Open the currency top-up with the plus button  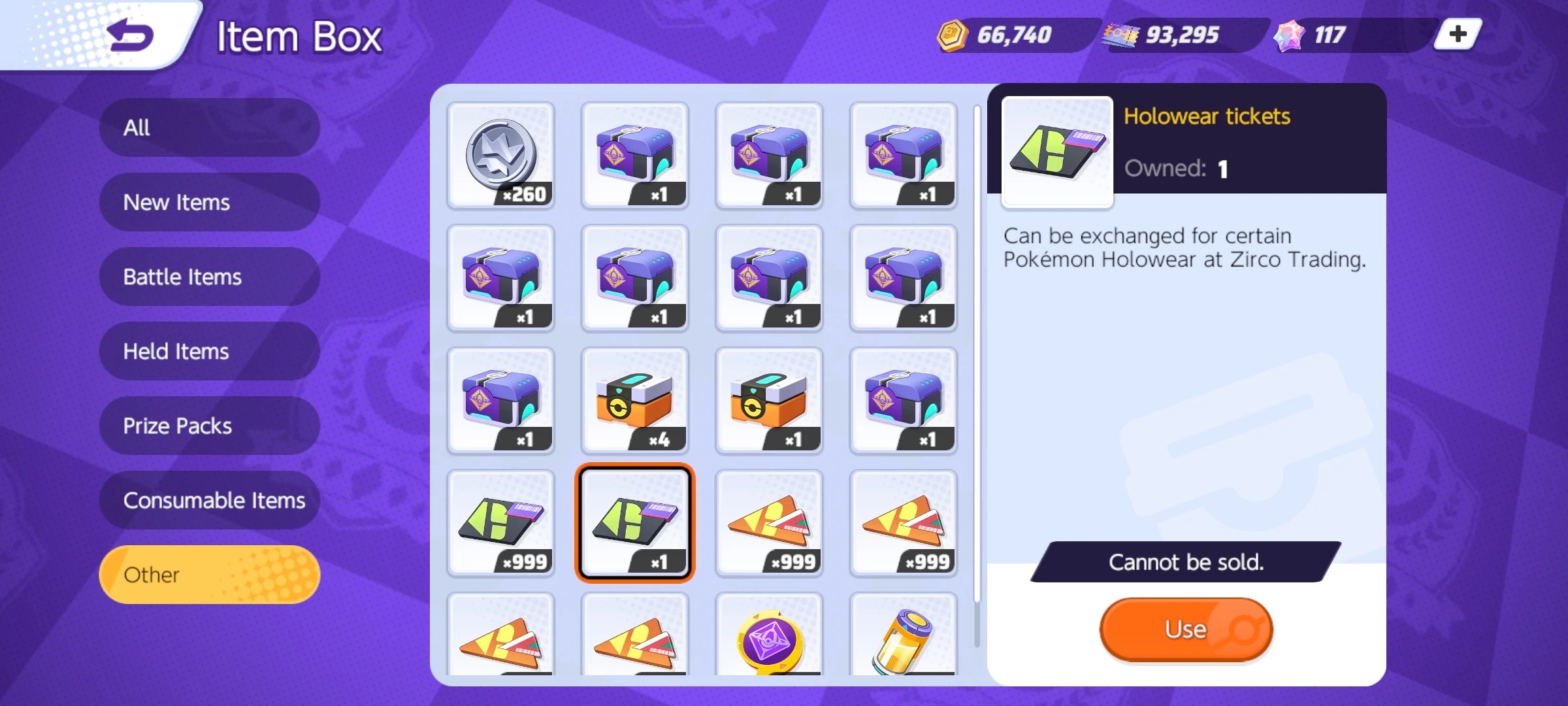1455,35
